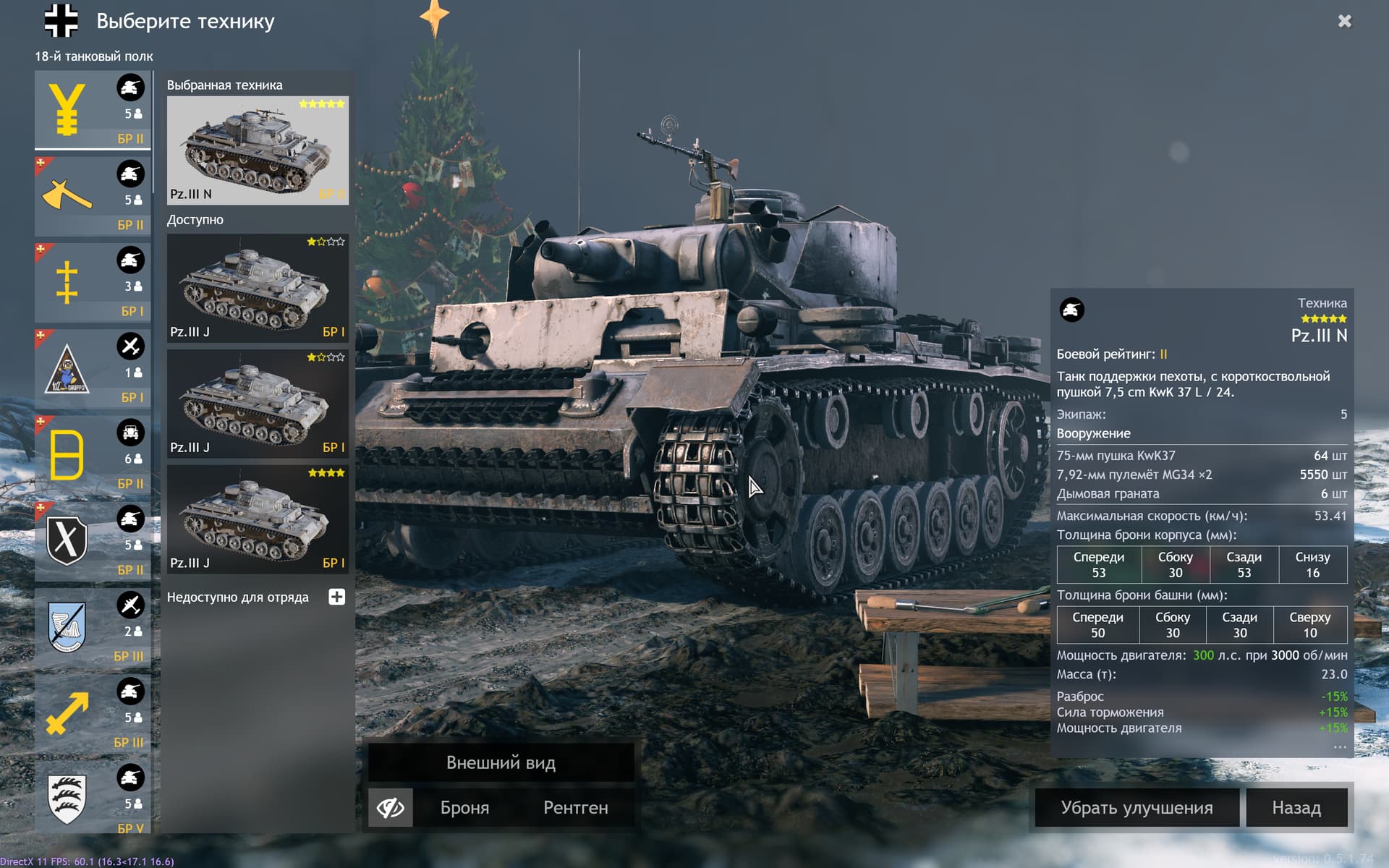Select the currently chosen Pz.III N thumbnail
This screenshot has width=1389, height=868.
258,150
